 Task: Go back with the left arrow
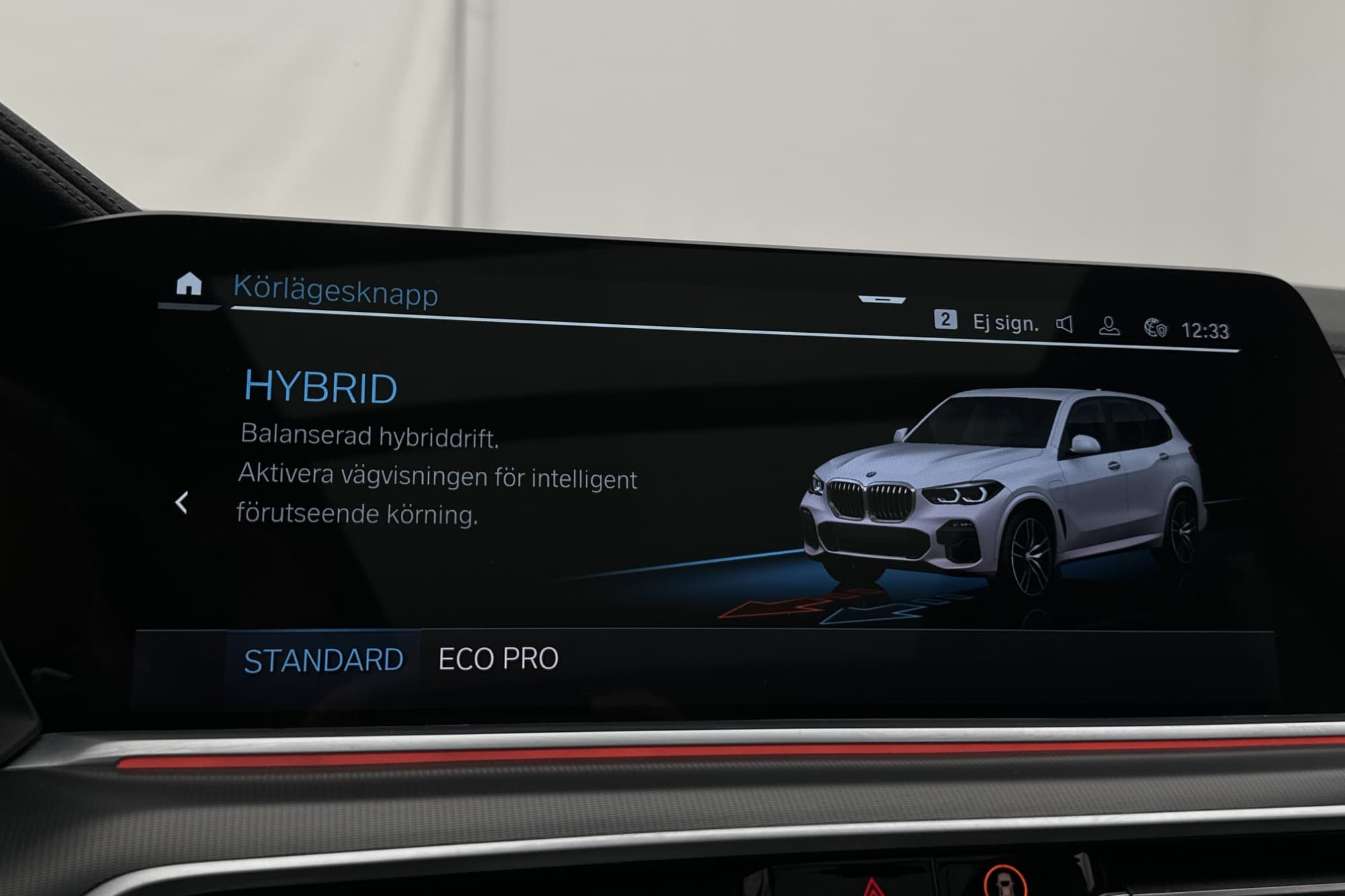point(181,502)
